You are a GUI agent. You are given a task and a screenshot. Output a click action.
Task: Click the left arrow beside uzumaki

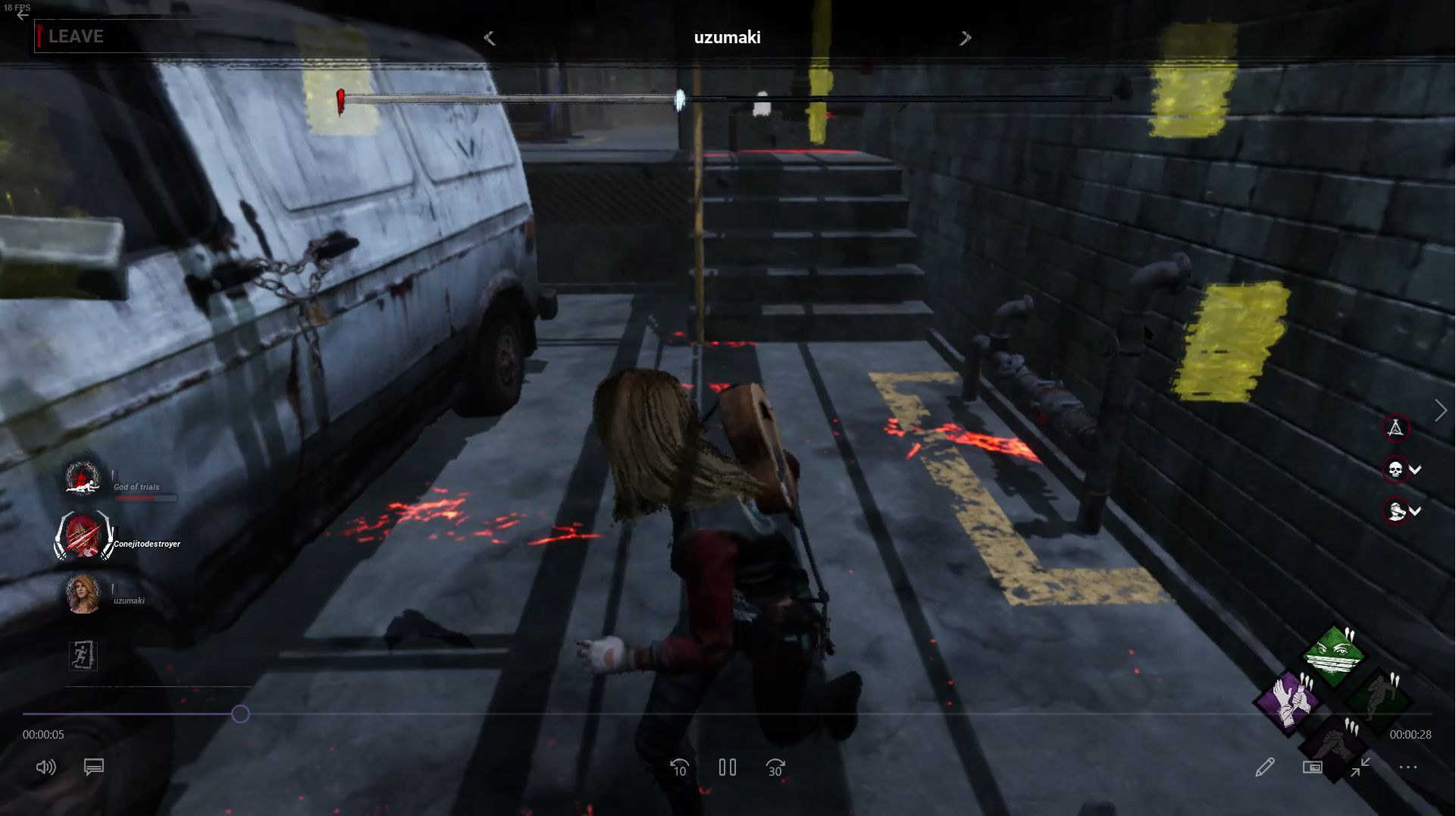(x=490, y=37)
